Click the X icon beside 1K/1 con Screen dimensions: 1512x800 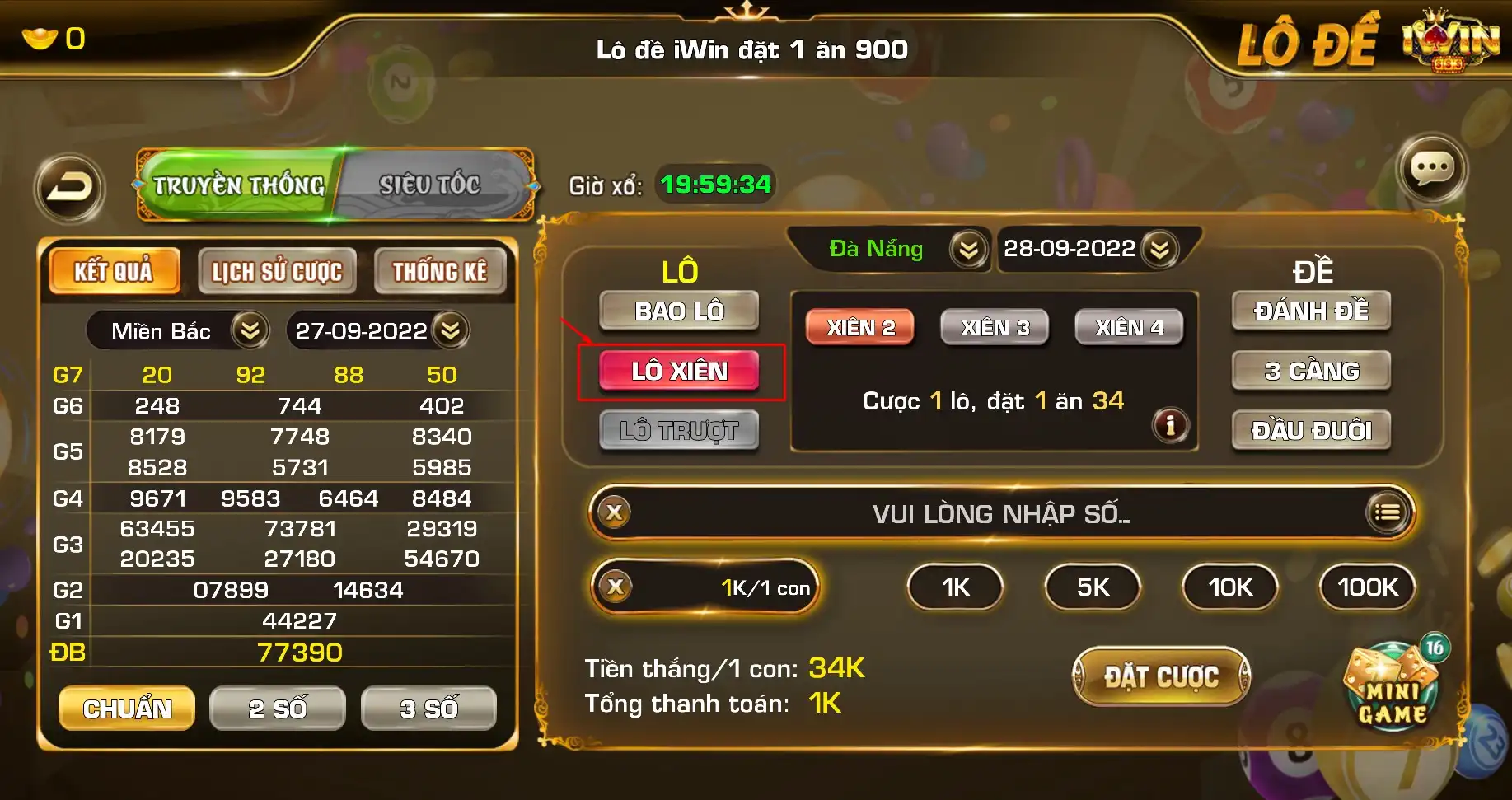point(612,587)
